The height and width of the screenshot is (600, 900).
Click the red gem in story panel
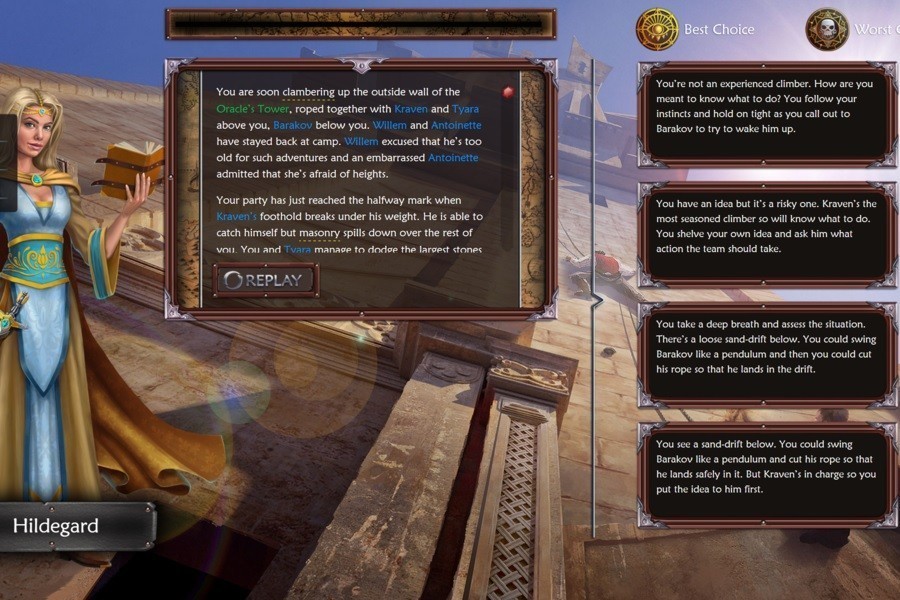pyautogui.click(x=508, y=92)
